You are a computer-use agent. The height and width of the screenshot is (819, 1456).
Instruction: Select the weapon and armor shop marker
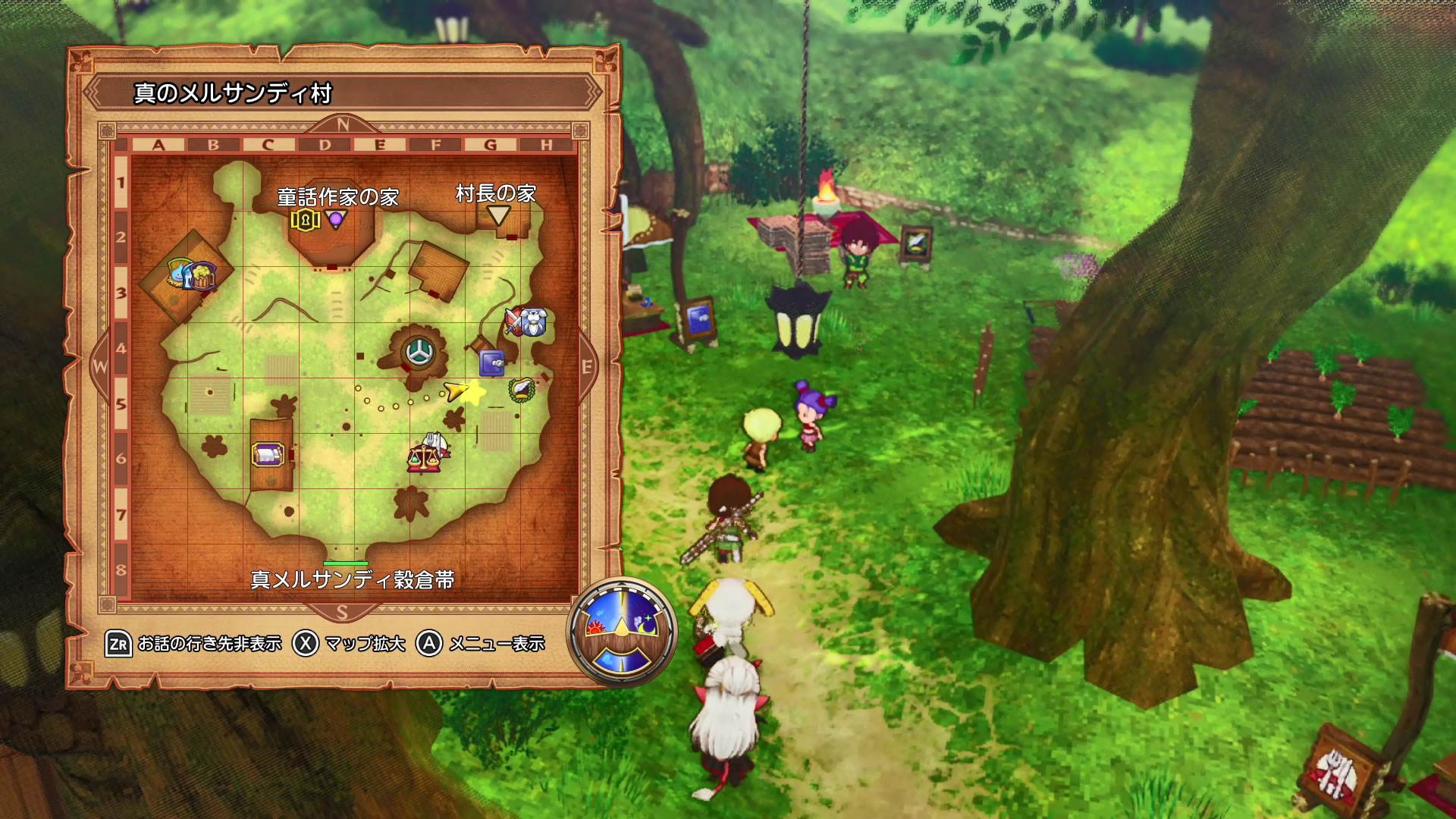point(526,322)
